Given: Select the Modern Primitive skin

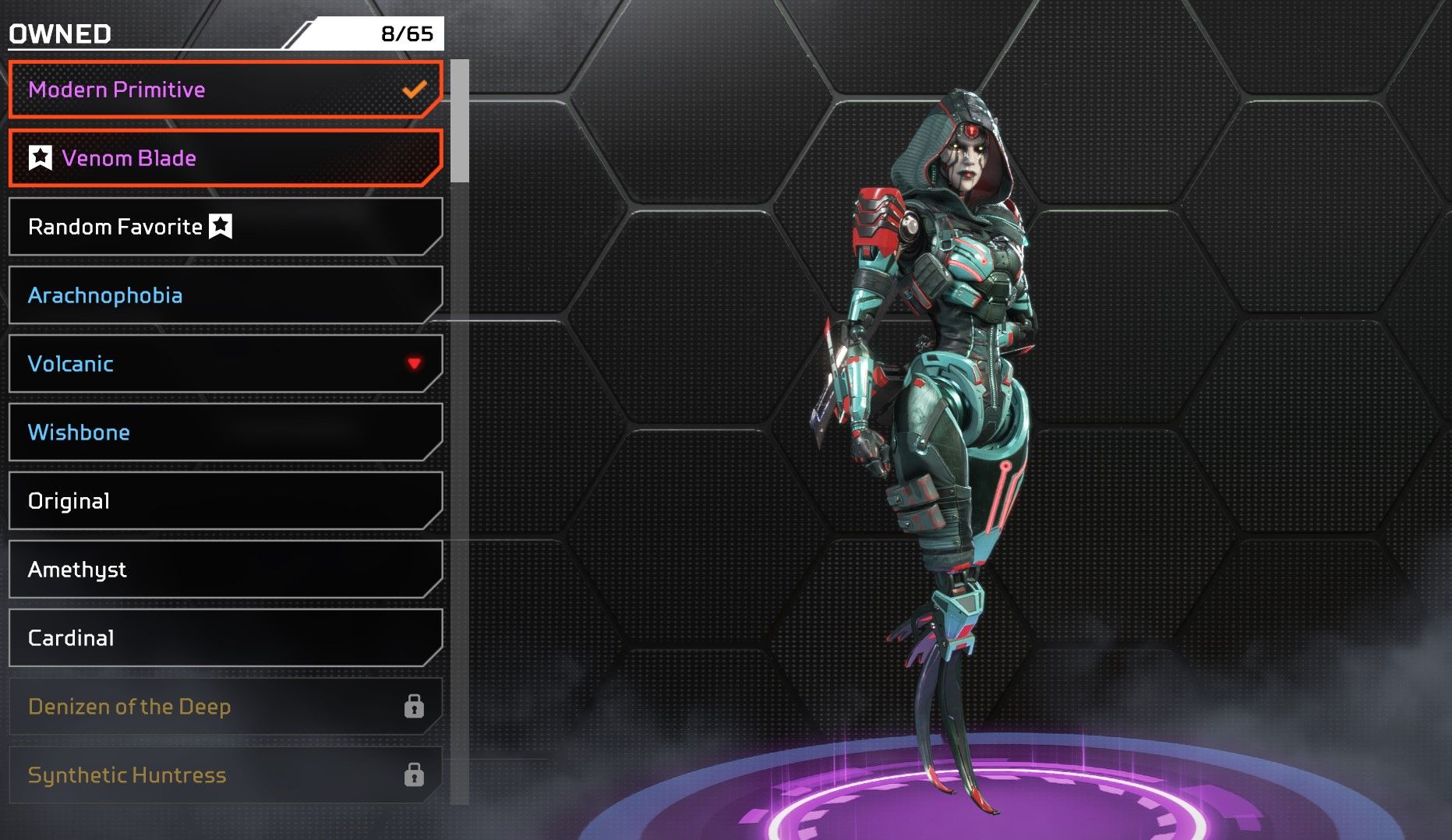Looking at the screenshot, I should [224, 90].
